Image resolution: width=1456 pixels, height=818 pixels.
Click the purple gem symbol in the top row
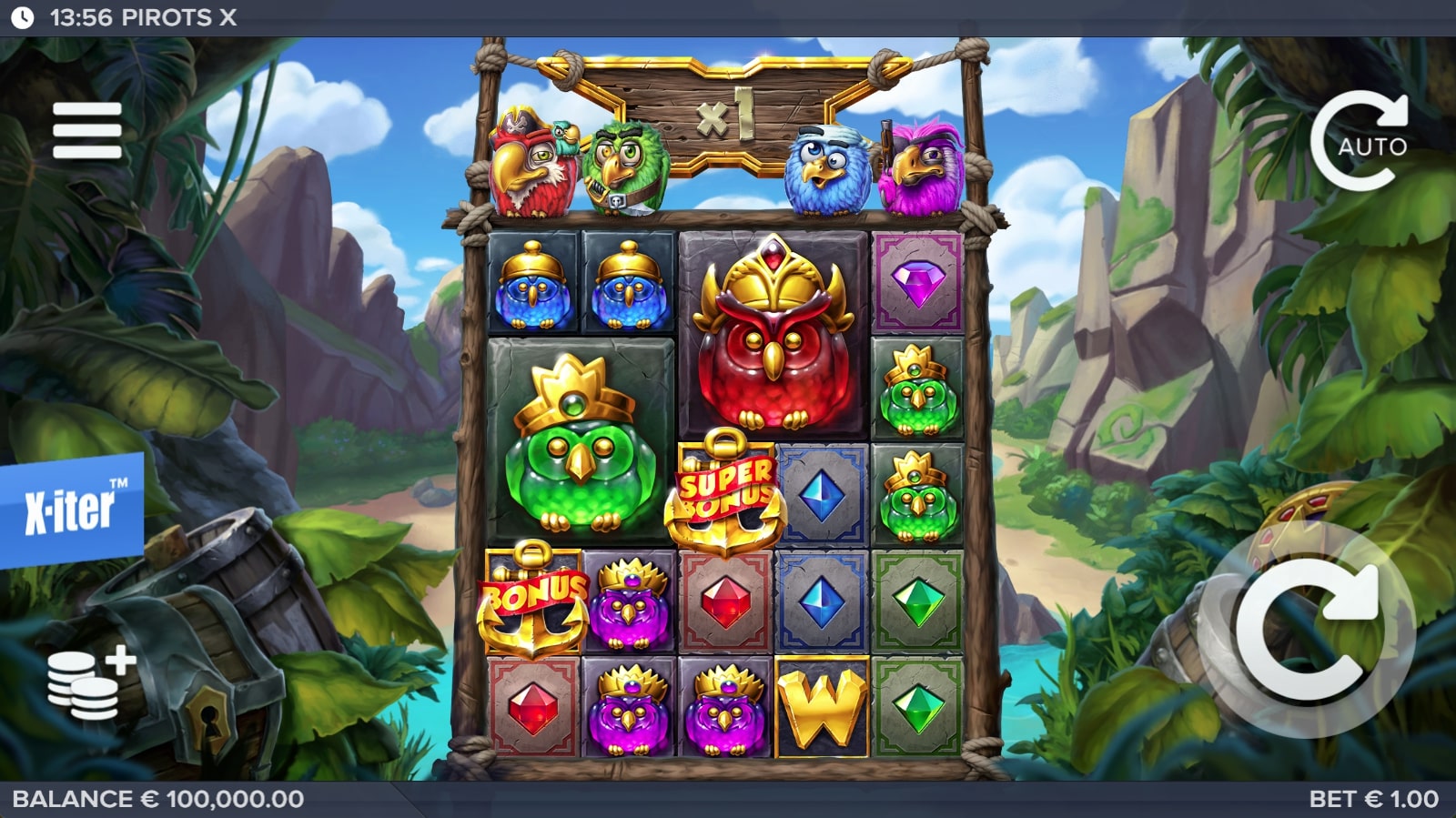click(916, 284)
